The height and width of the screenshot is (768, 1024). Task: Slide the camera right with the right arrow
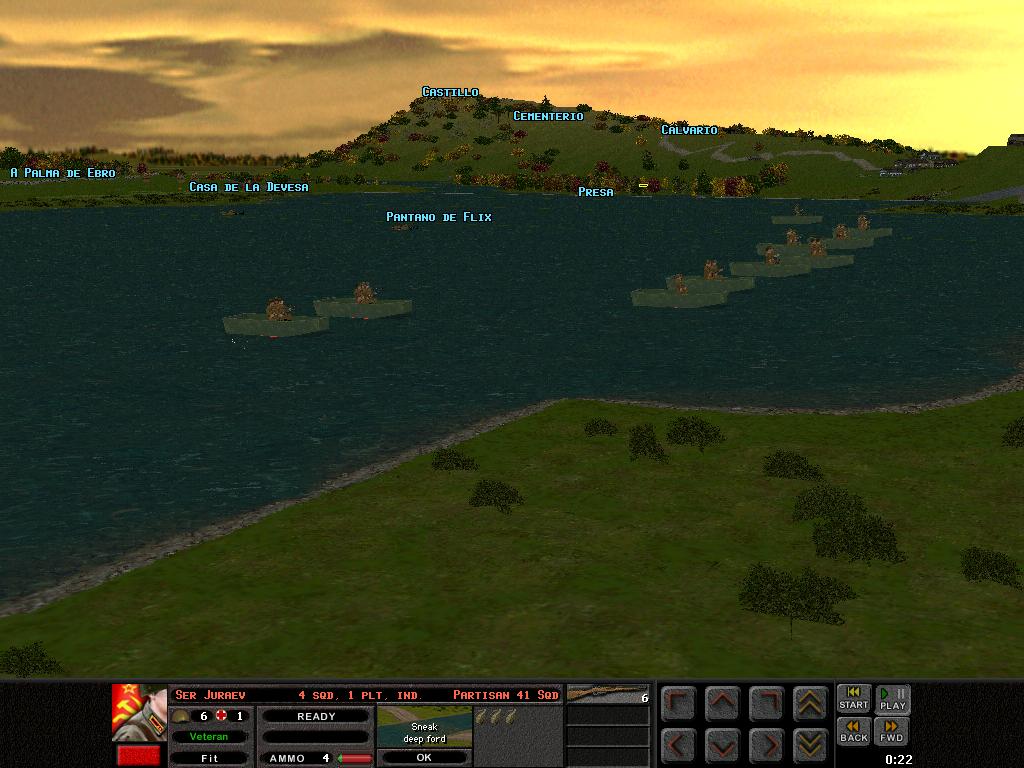click(766, 744)
